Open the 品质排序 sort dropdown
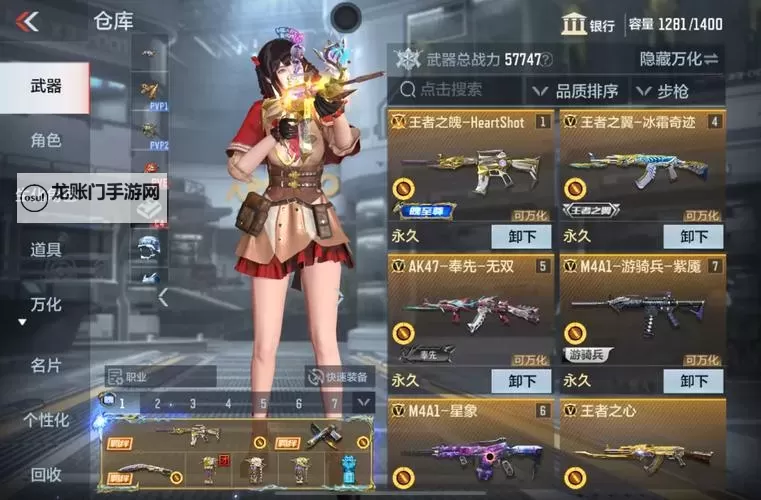Screen dimensions: 761x500 [x=581, y=91]
